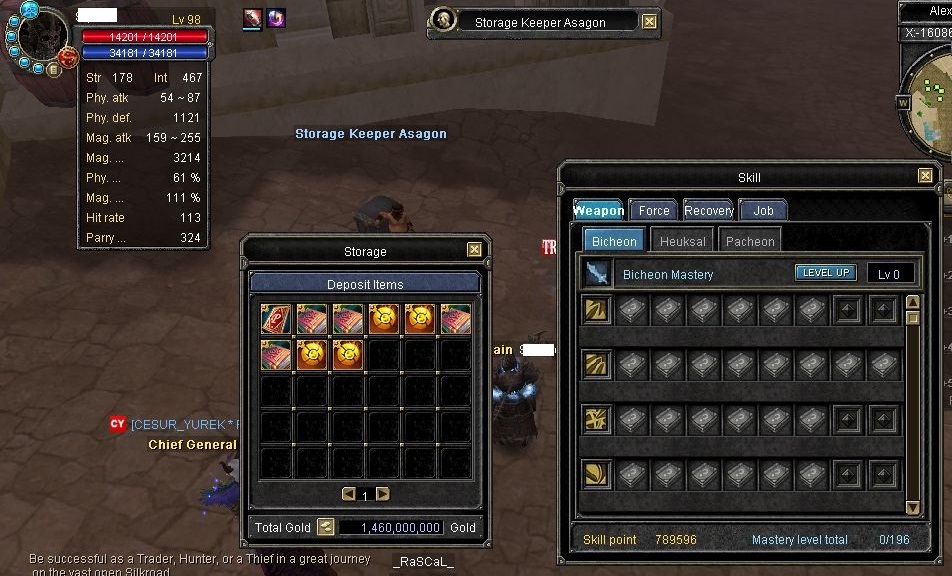This screenshot has width=952, height=576.
Task: Choose the Heuksal weapon subtab
Action: pyautogui.click(x=683, y=241)
